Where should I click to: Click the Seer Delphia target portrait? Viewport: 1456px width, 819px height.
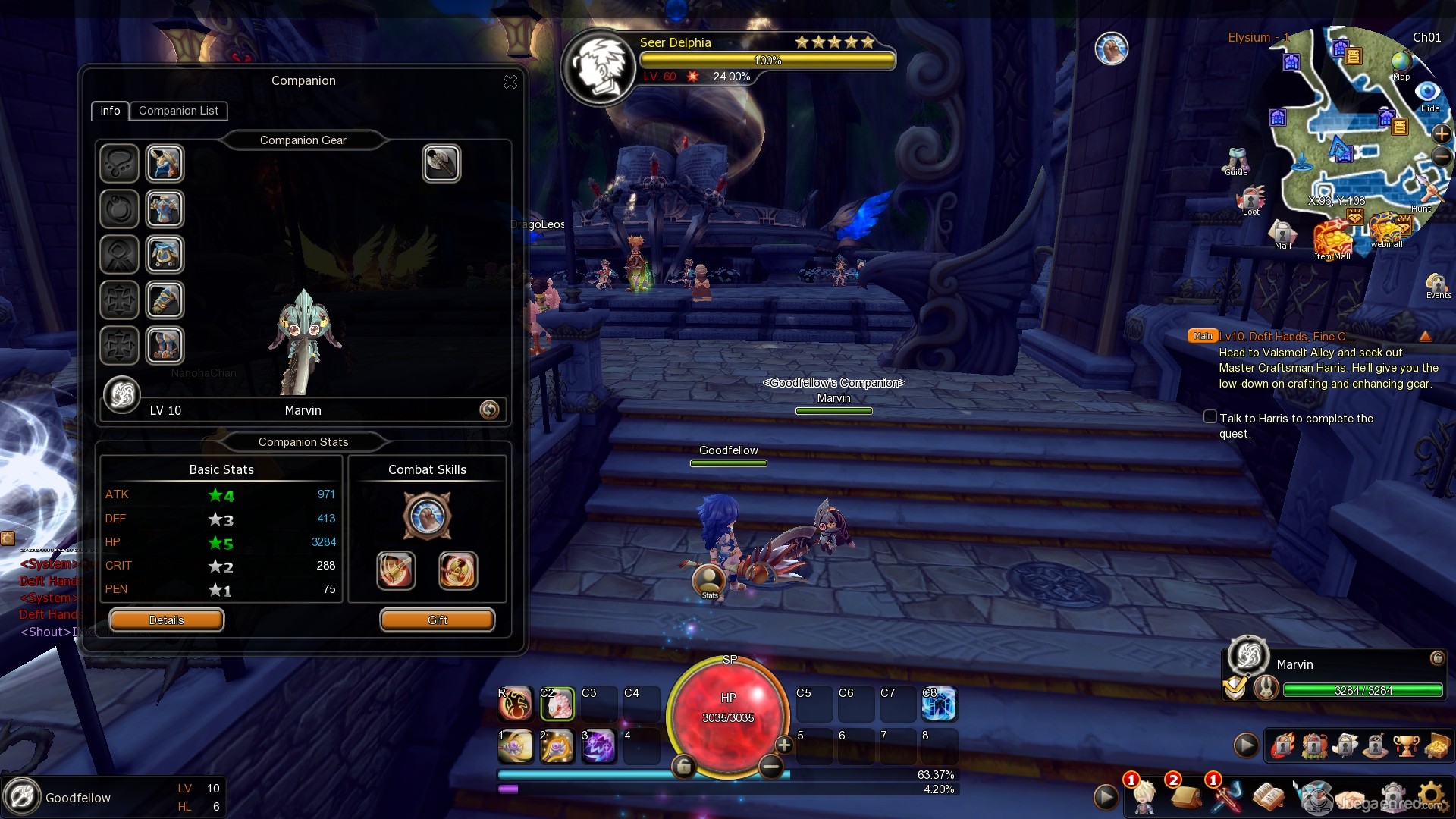pos(600,67)
